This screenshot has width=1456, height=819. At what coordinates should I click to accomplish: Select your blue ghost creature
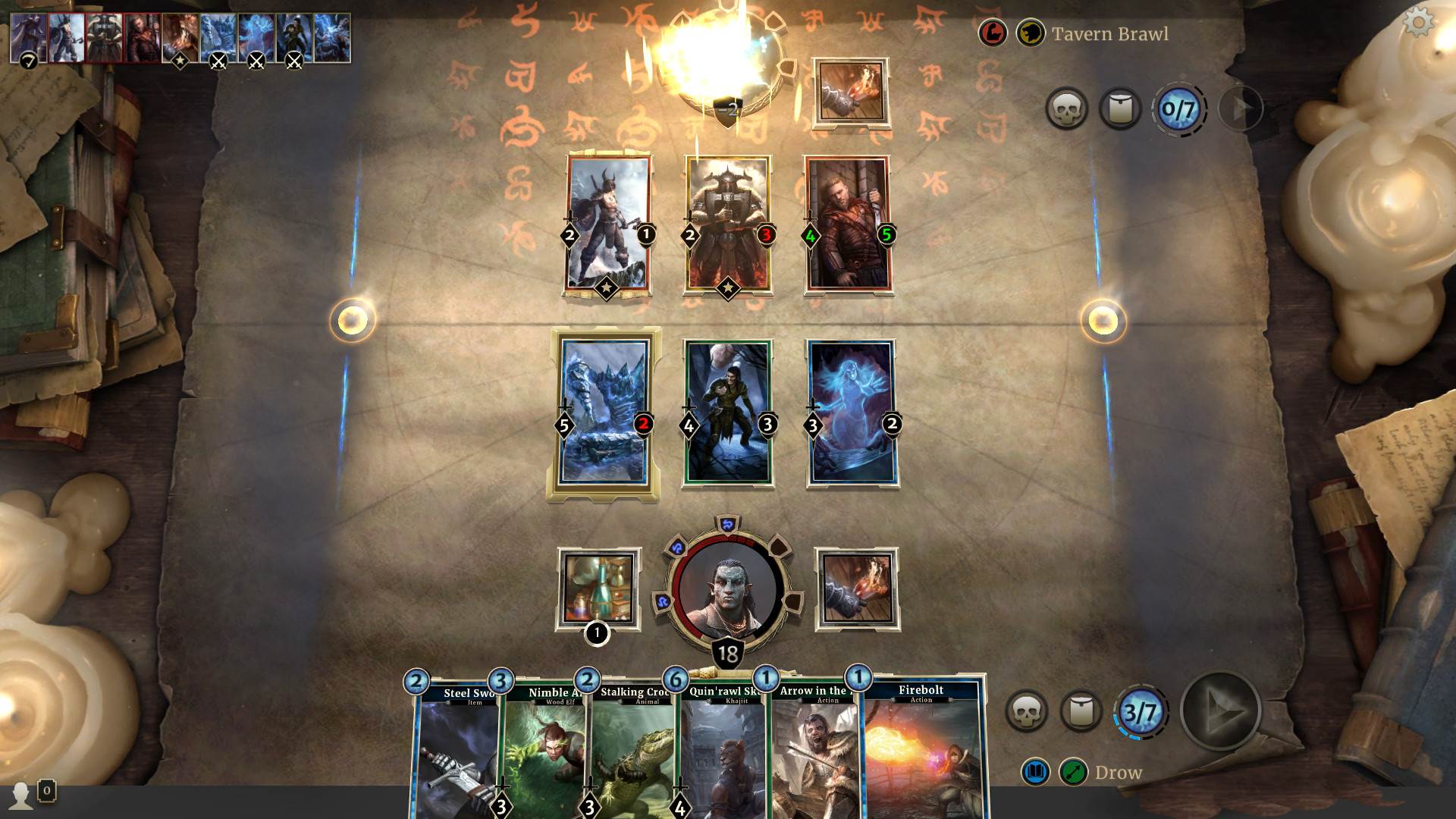[852, 413]
